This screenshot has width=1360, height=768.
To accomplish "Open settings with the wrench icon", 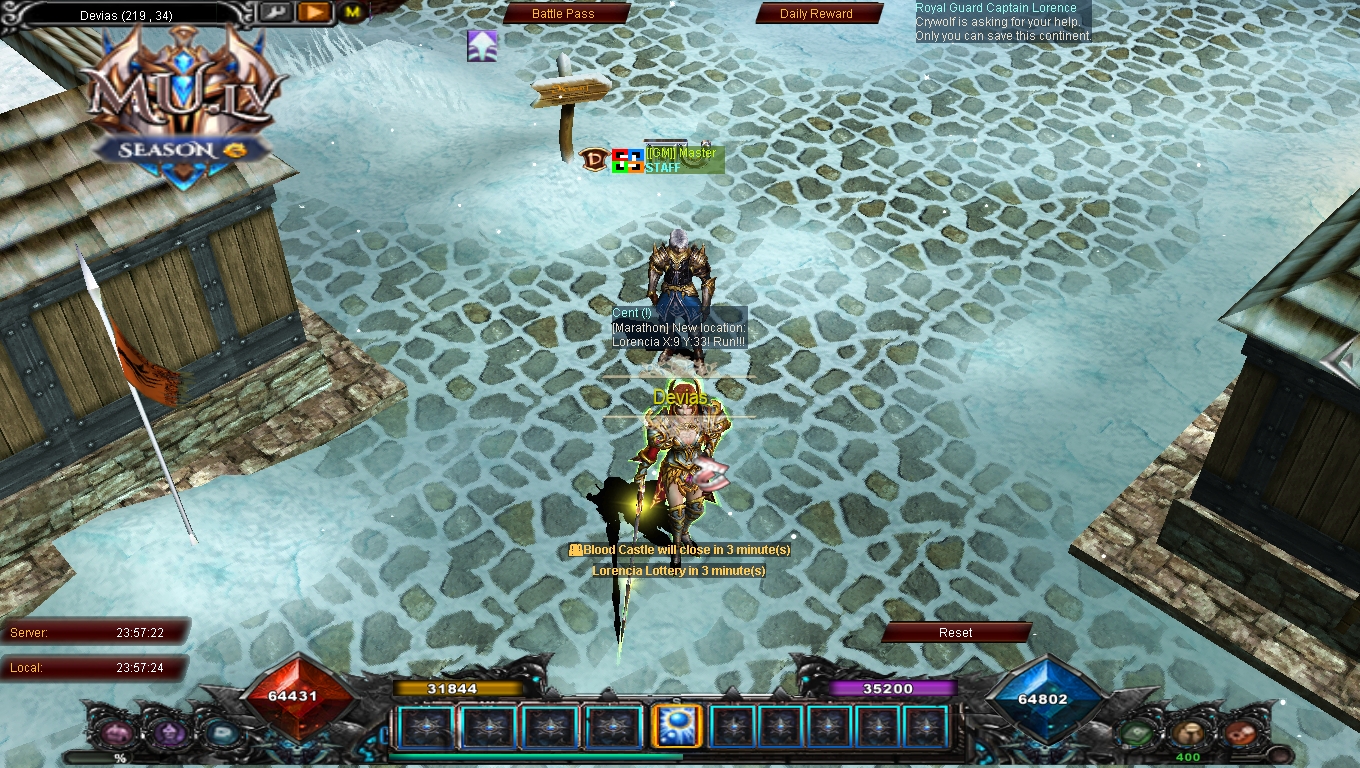I will 275,12.
